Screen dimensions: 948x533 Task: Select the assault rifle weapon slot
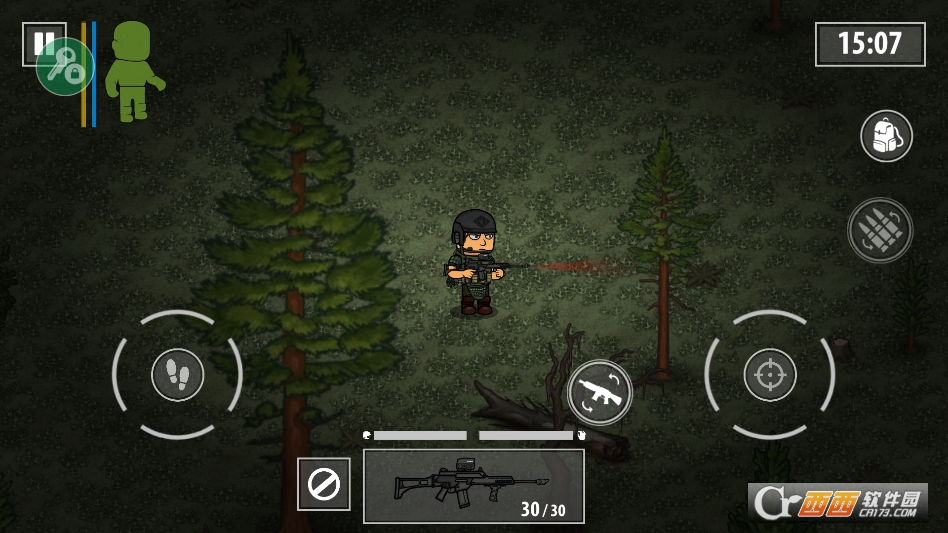pos(473,486)
